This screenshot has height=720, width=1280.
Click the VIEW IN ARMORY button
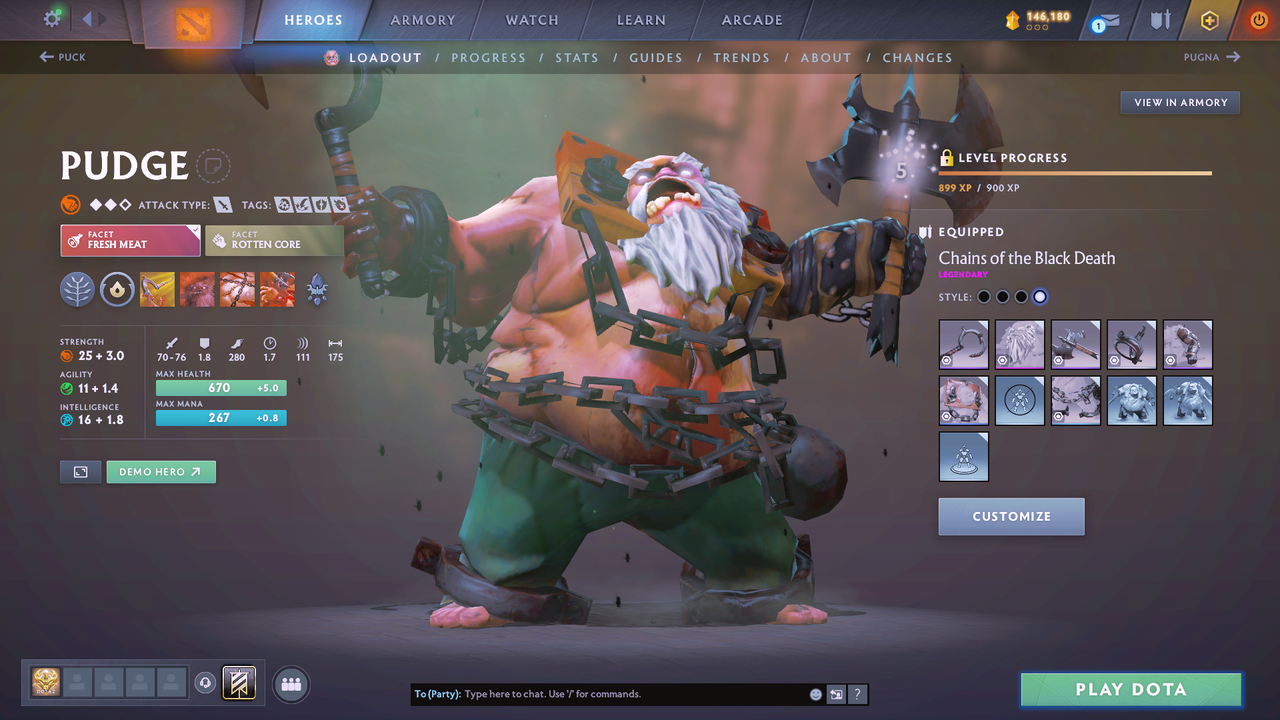[x=1179, y=102]
